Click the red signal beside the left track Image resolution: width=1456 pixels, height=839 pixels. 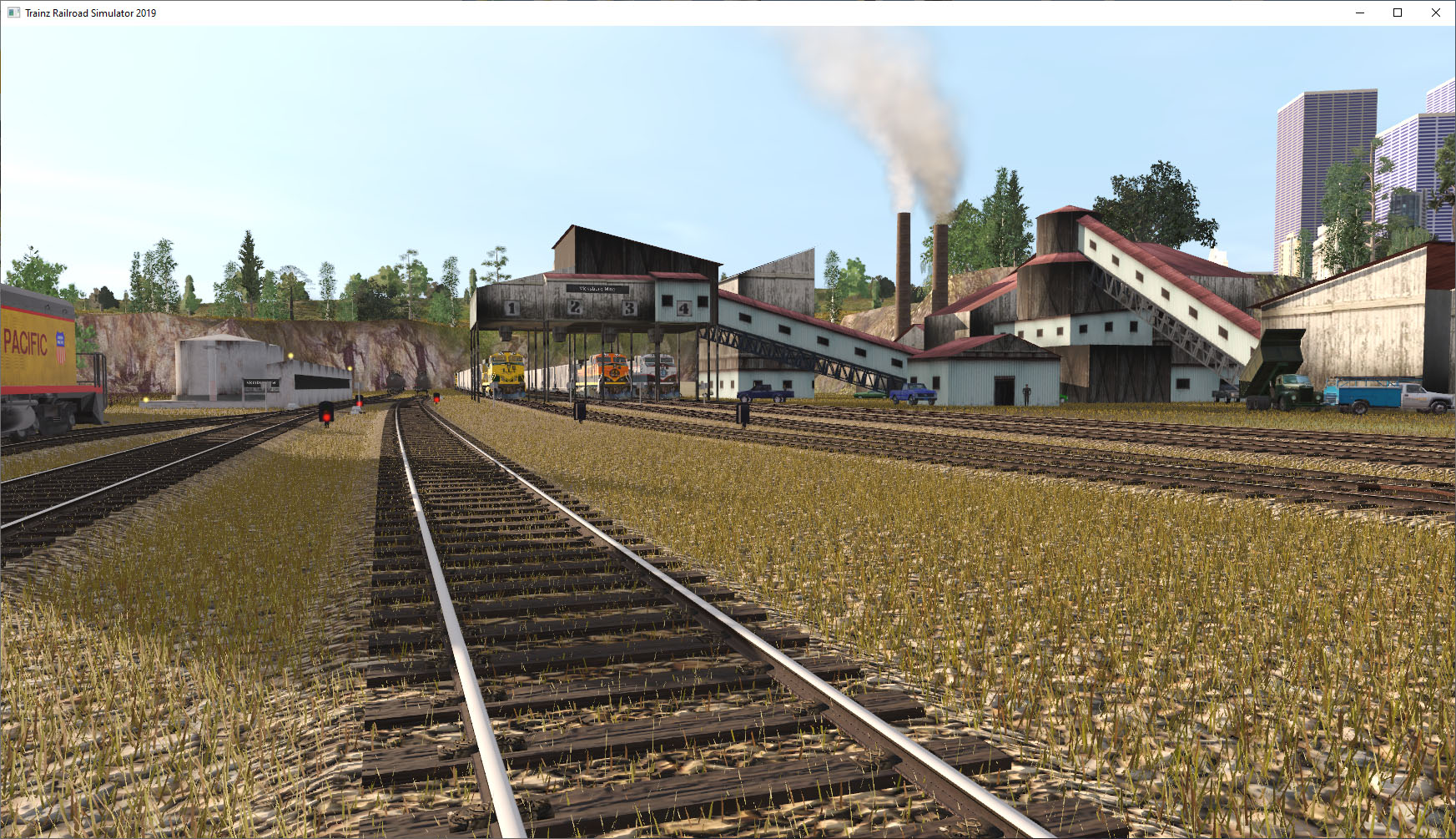[326, 417]
